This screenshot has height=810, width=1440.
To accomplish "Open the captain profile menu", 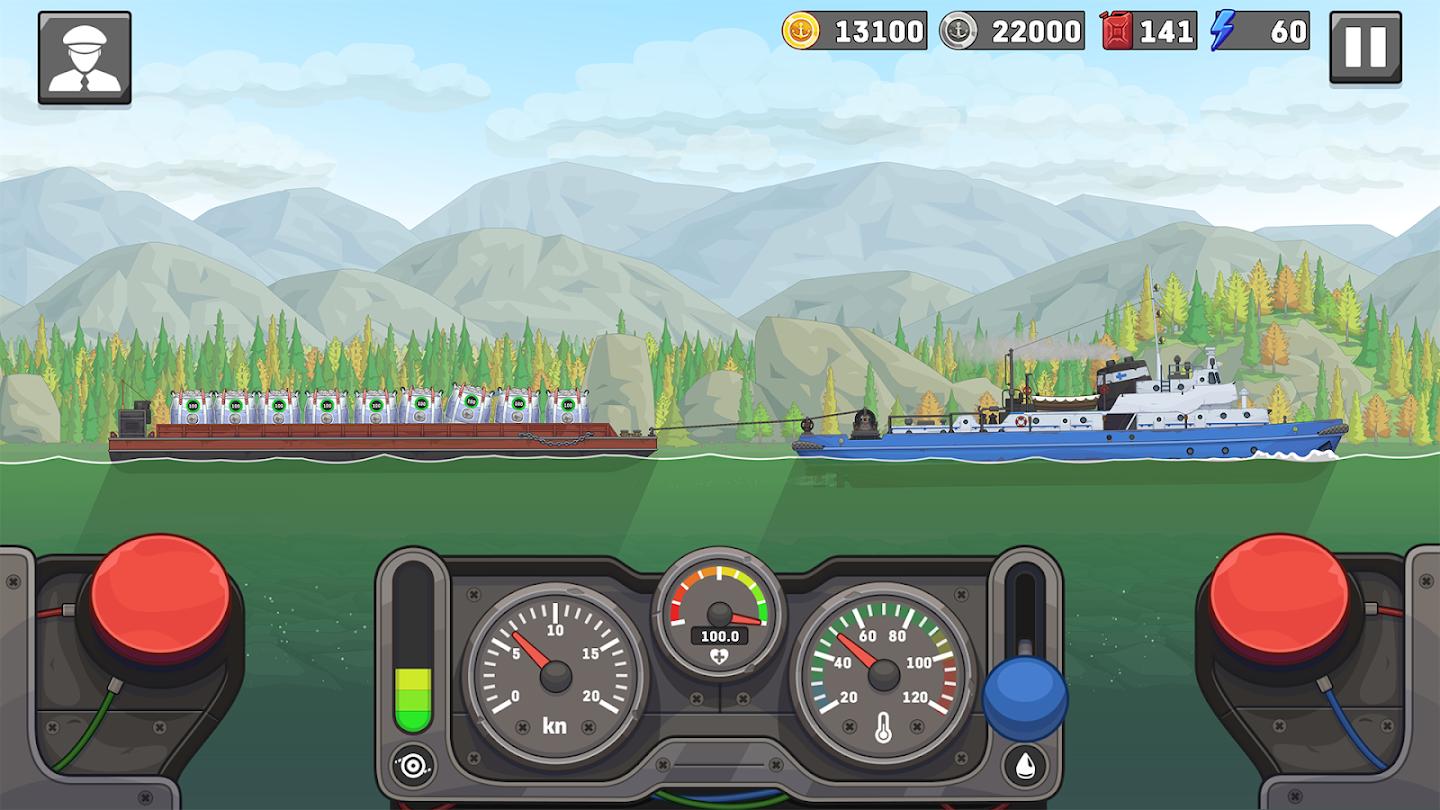I will [84, 57].
